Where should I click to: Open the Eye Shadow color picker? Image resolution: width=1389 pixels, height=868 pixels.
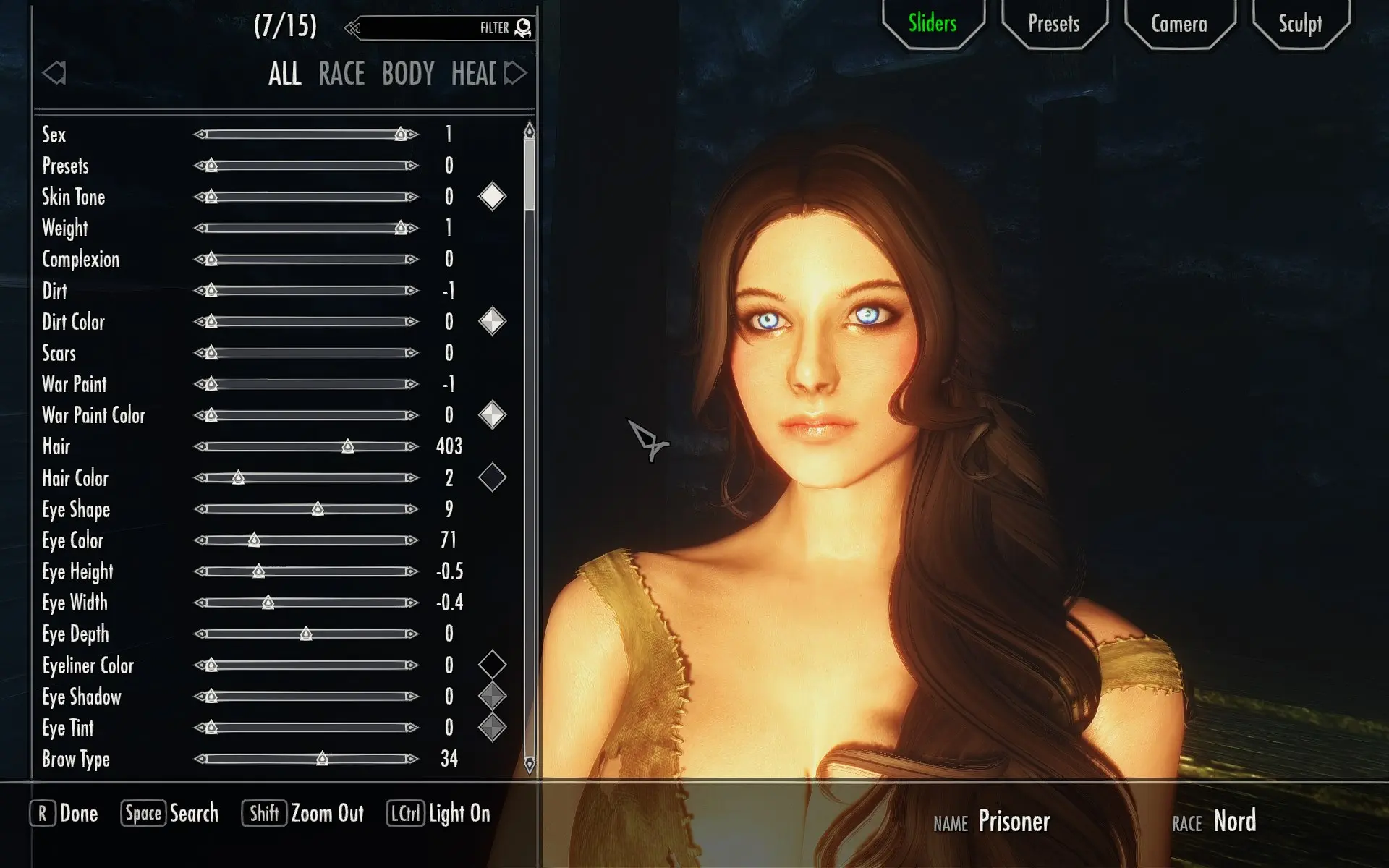point(493,696)
